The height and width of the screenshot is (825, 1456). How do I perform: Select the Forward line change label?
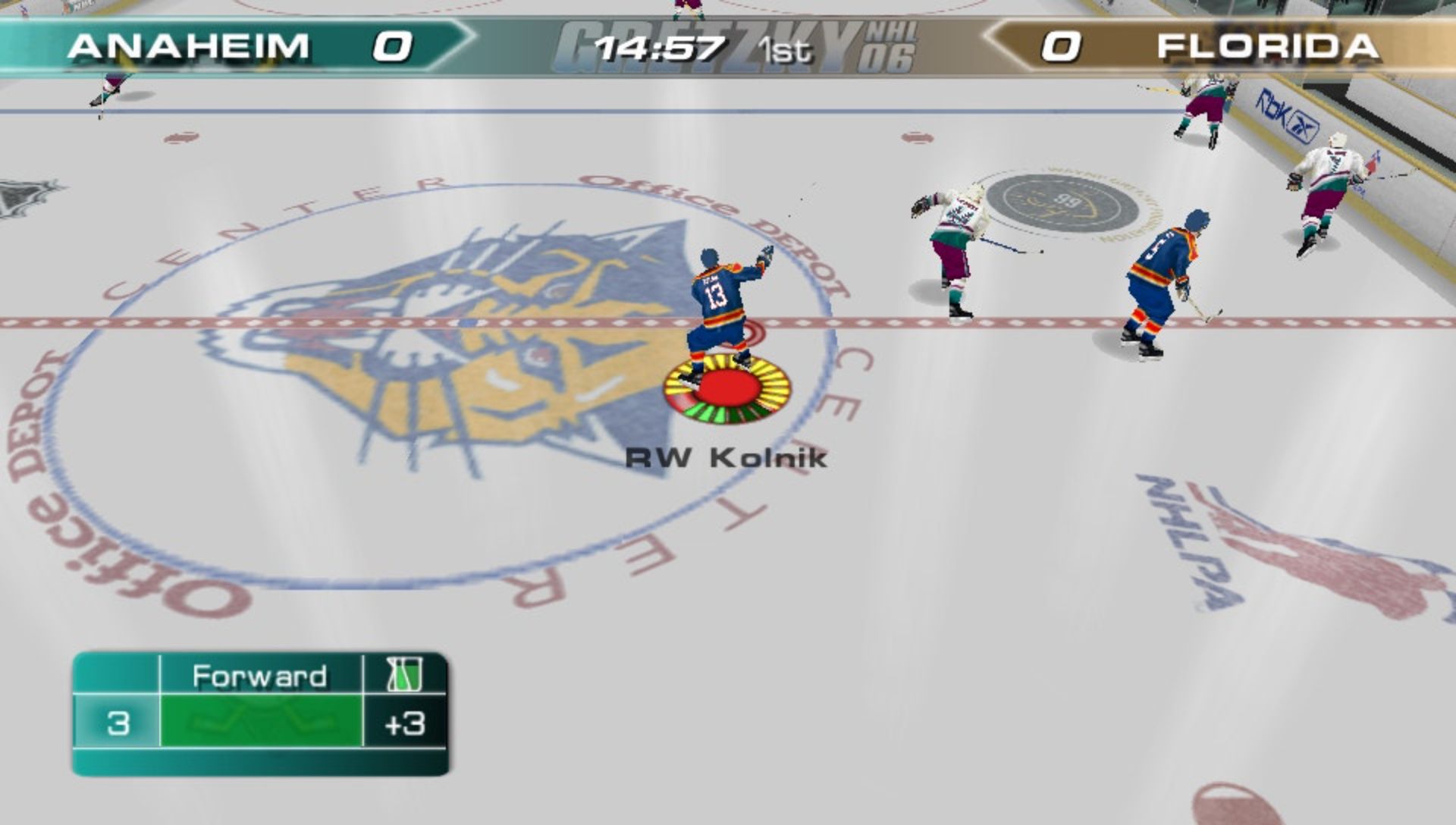(260, 675)
